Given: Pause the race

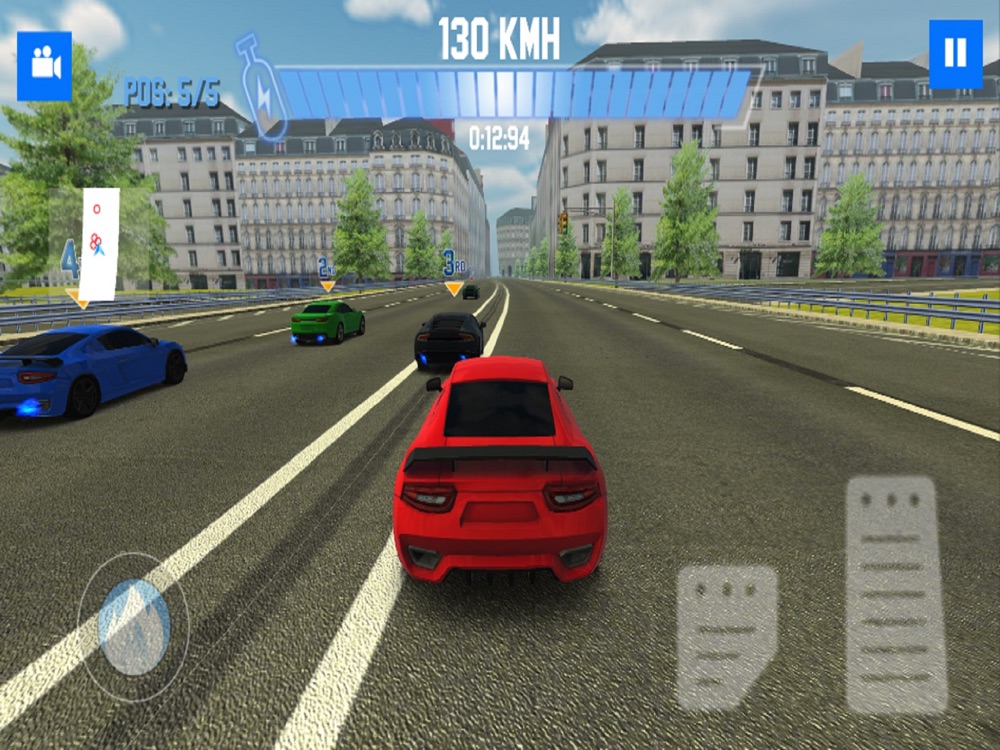Looking at the screenshot, I should (x=955, y=55).
